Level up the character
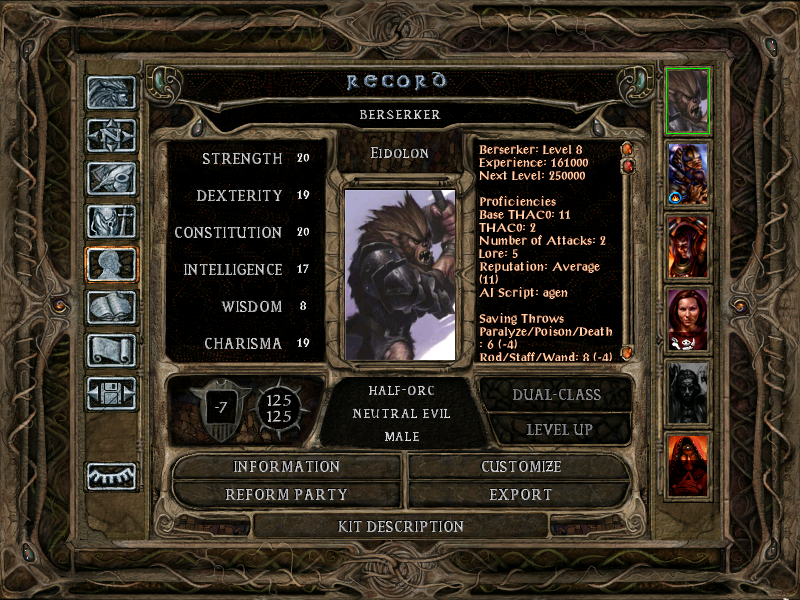This screenshot has height=600, width=800. coord(559,429)
